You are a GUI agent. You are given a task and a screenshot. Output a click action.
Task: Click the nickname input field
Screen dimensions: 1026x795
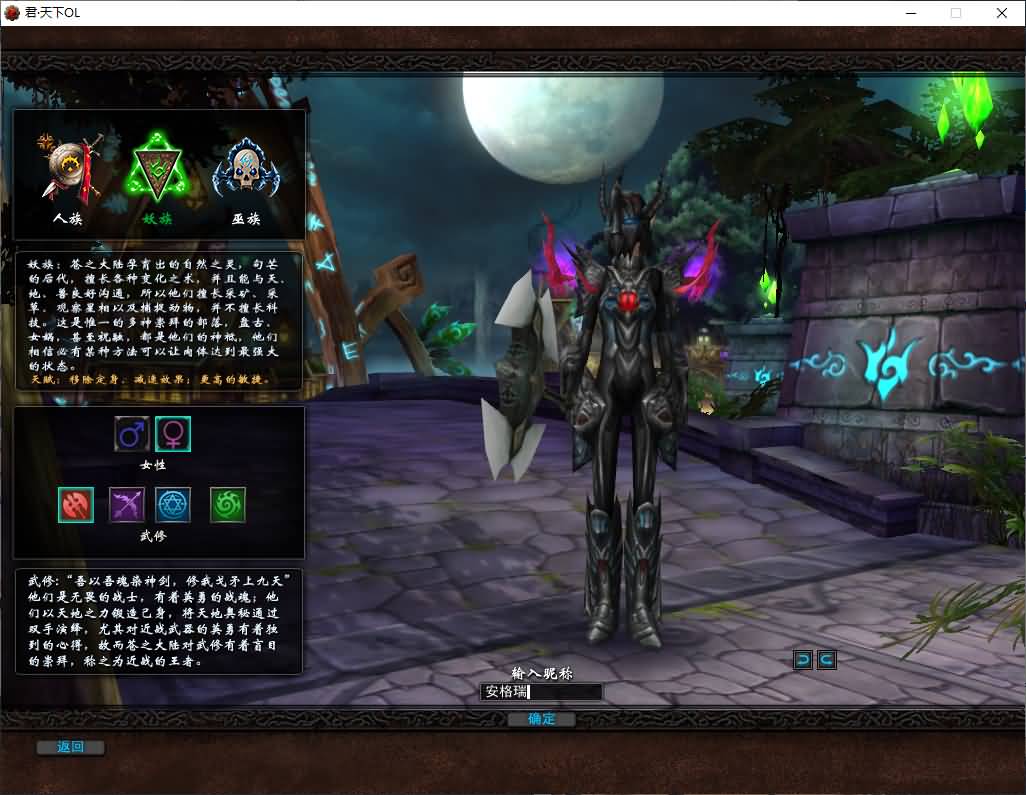541,692
